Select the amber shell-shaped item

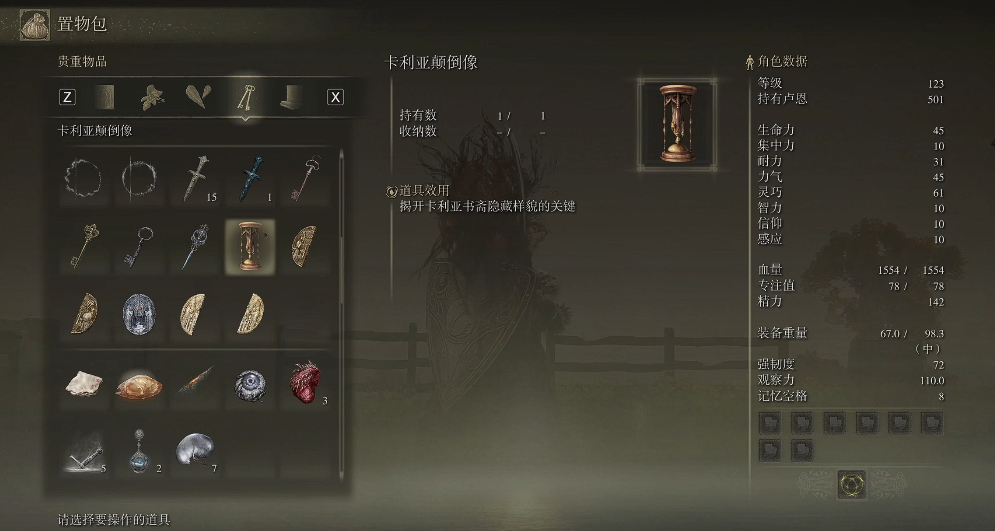138,382
